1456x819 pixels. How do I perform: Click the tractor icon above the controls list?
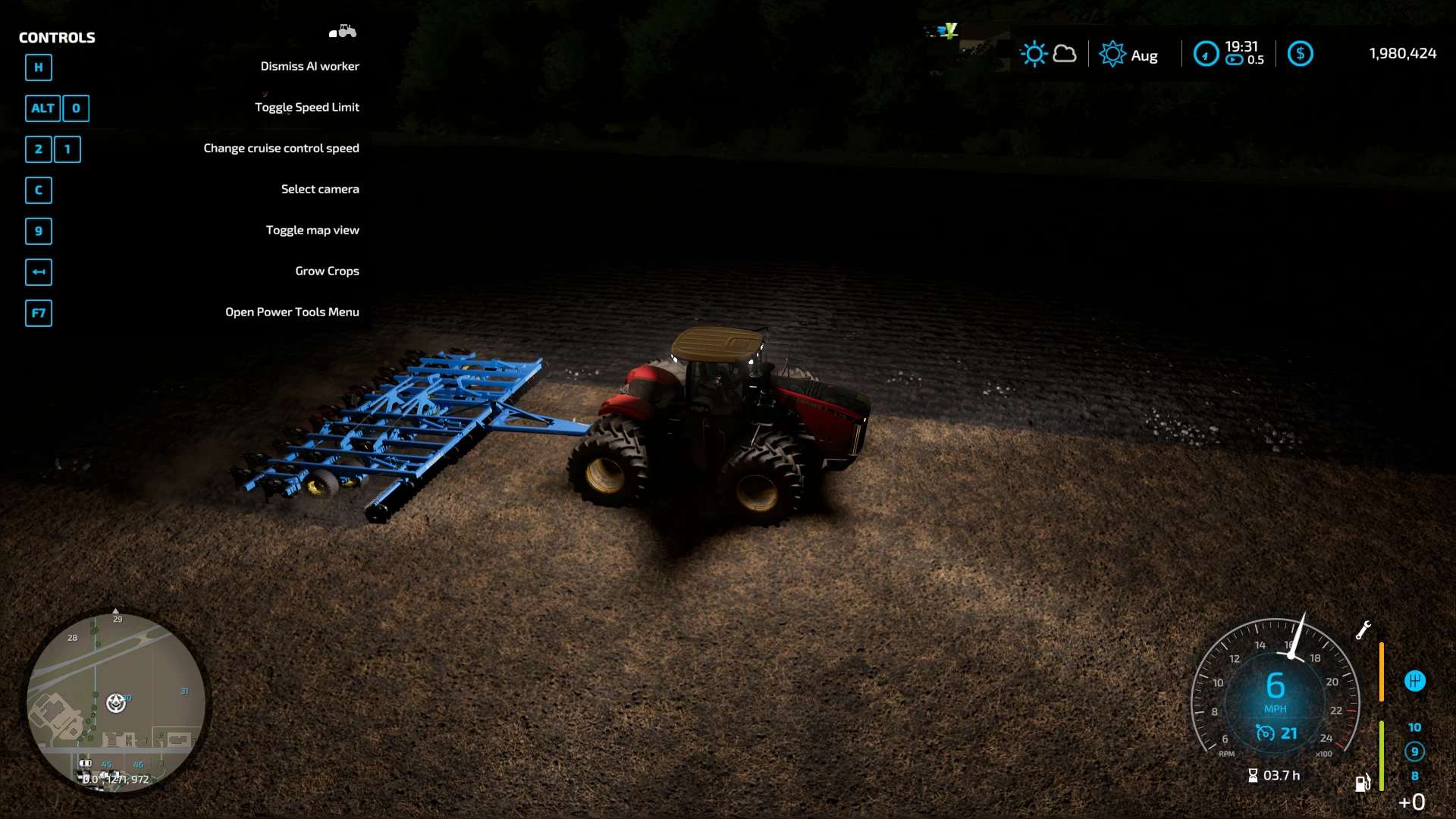(343, 32)
